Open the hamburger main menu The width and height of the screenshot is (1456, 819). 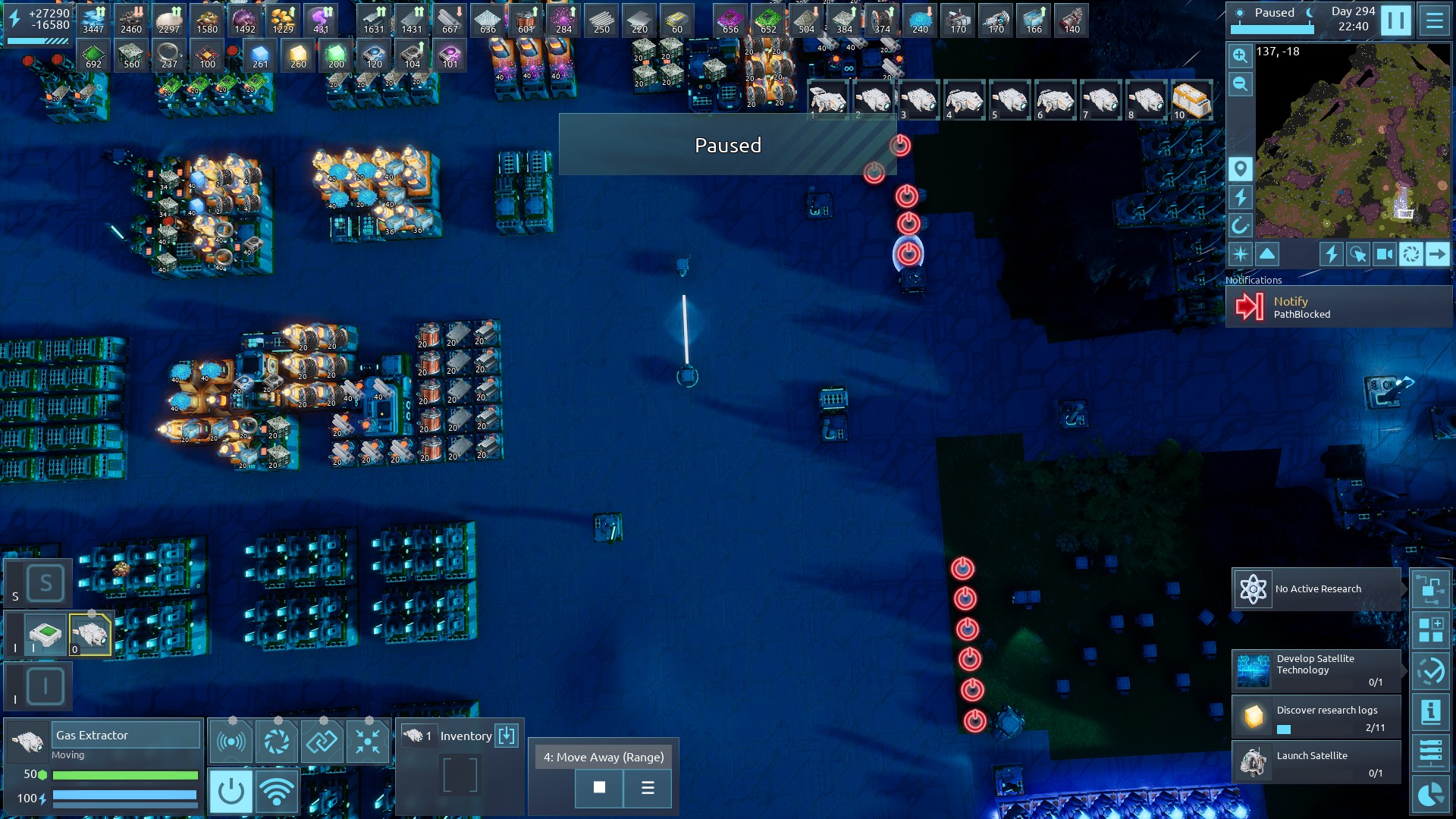(x=1434, y=20)
